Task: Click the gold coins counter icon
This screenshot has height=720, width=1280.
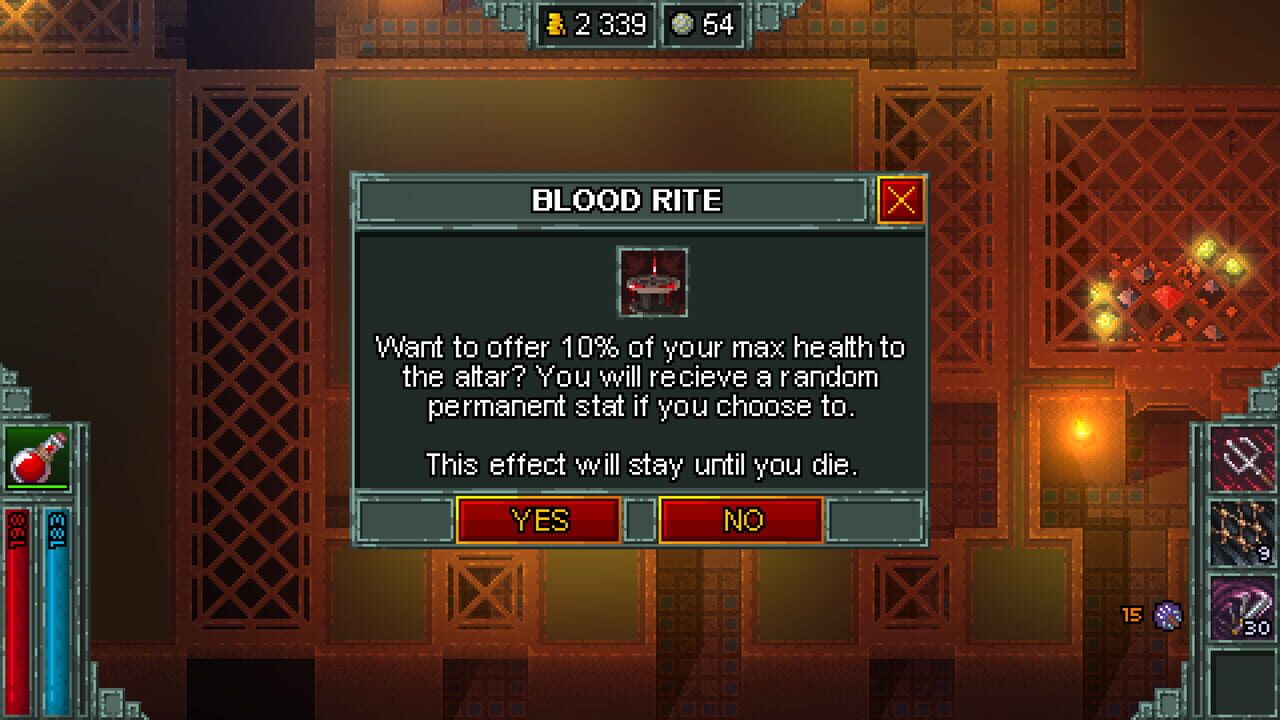Action: click(557, 26)
